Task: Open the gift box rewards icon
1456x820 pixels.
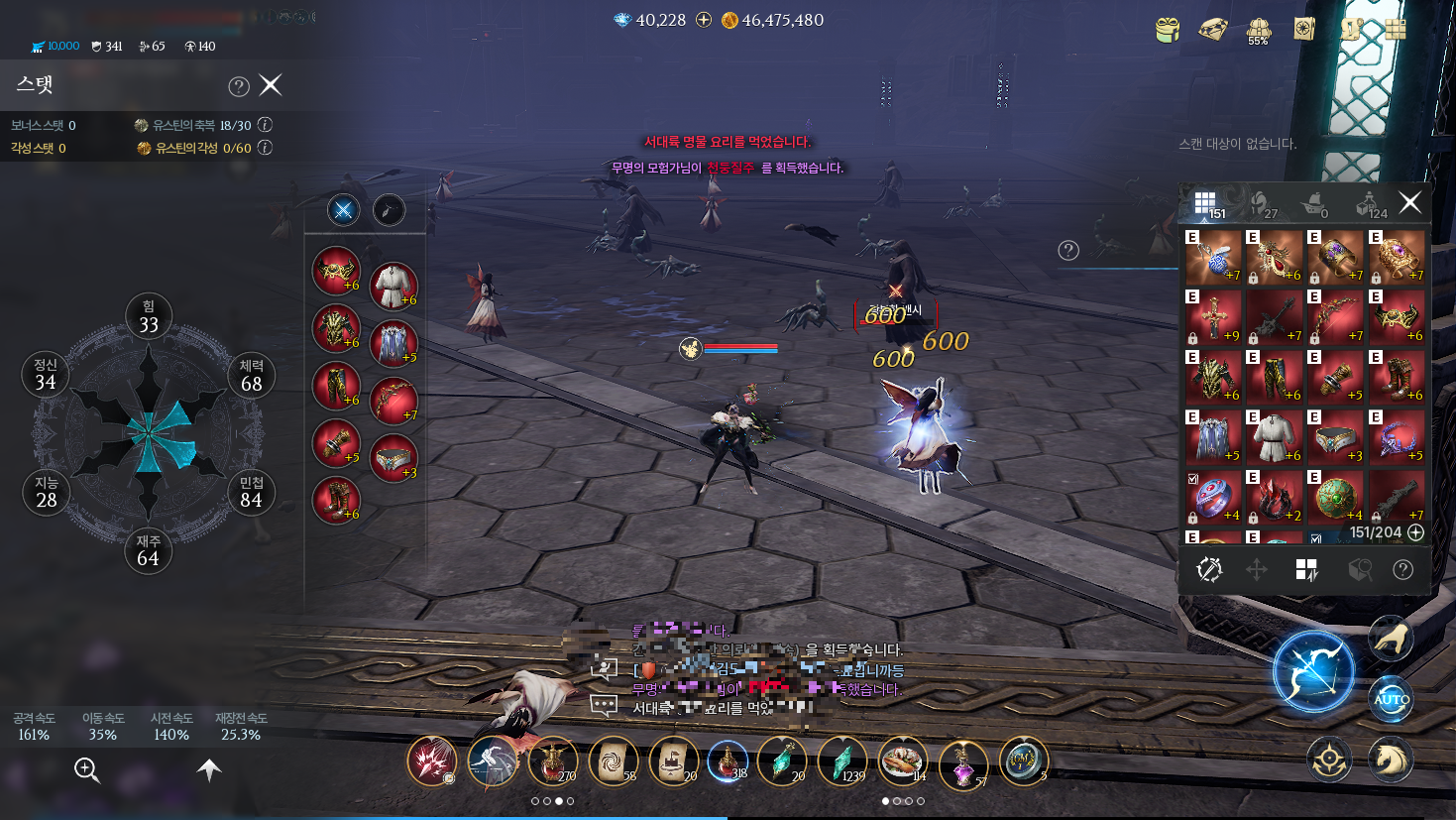Action: 1168,29
